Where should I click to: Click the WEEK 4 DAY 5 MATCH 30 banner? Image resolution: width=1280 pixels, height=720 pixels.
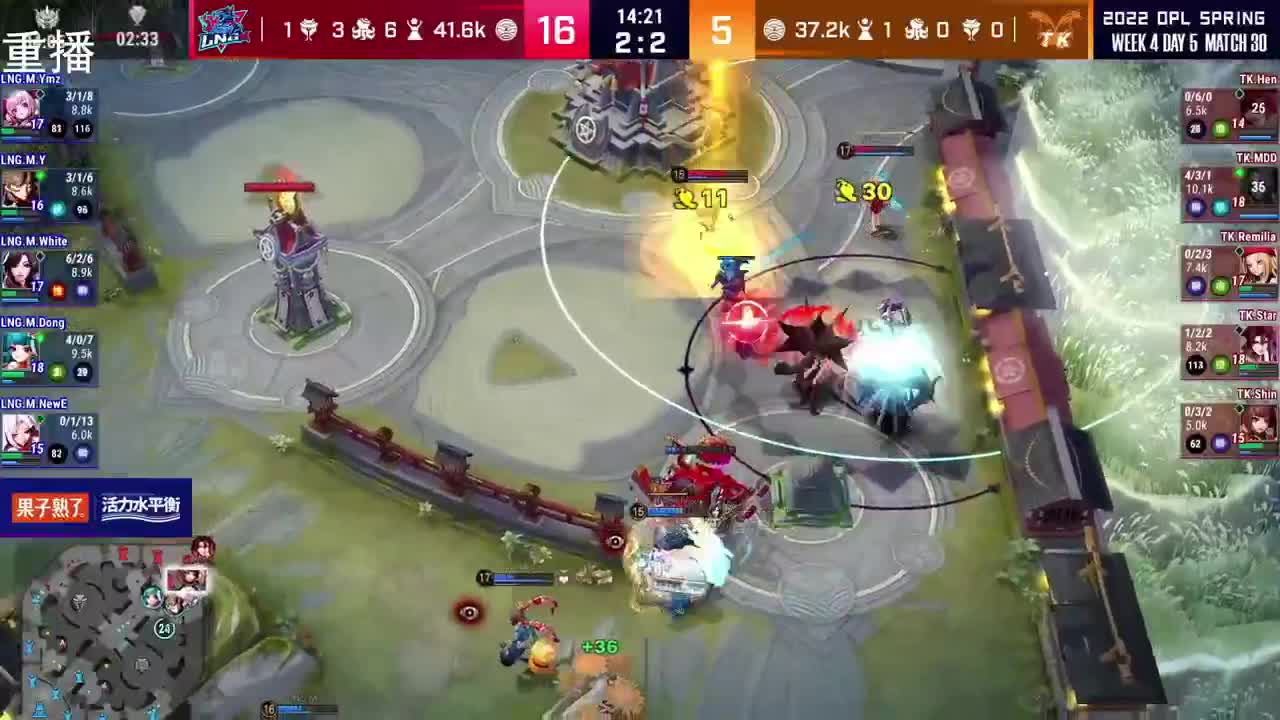[x=1185, y=44]
